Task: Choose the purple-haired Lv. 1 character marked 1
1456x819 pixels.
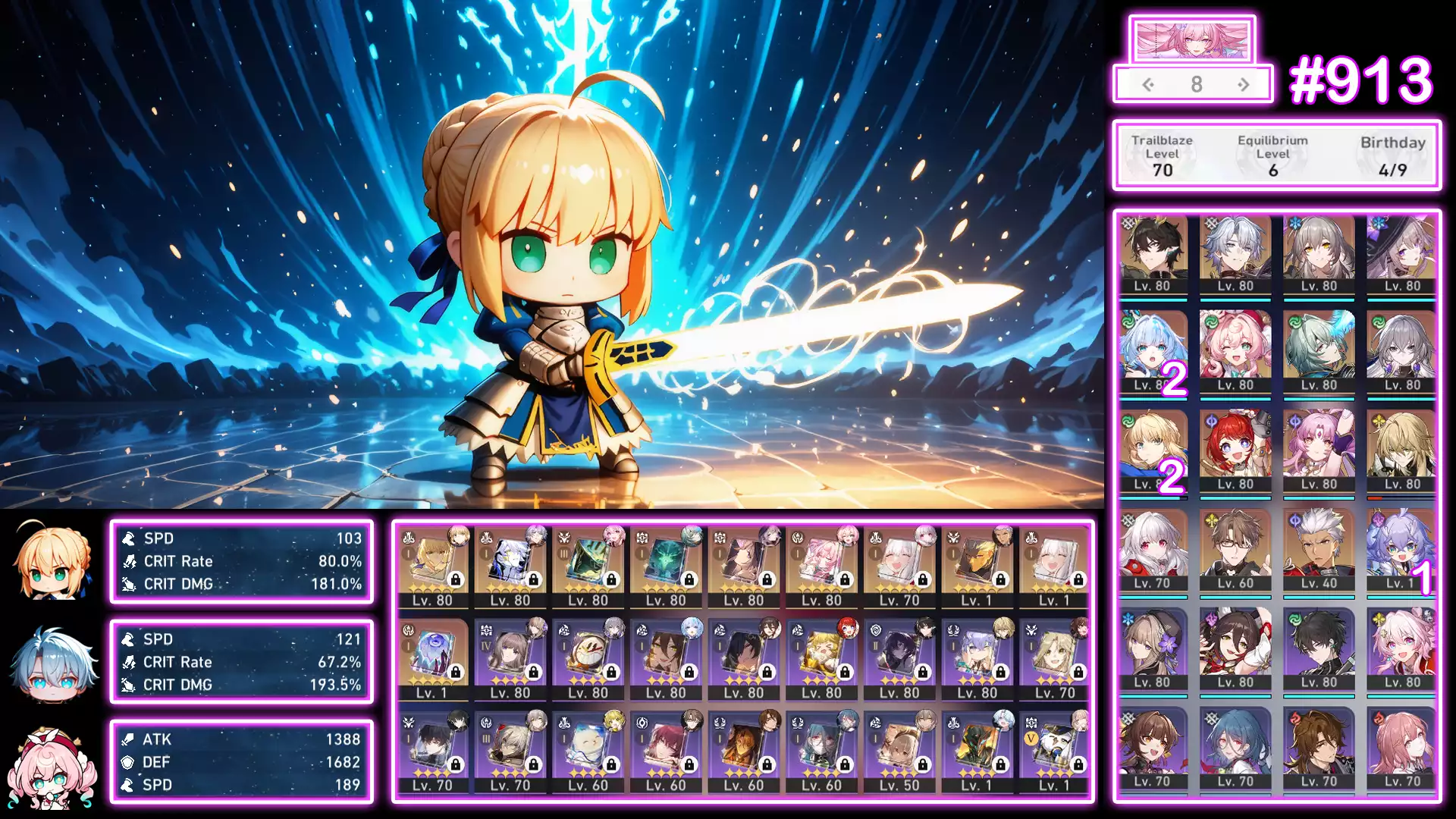Action: coord(1402,549)
